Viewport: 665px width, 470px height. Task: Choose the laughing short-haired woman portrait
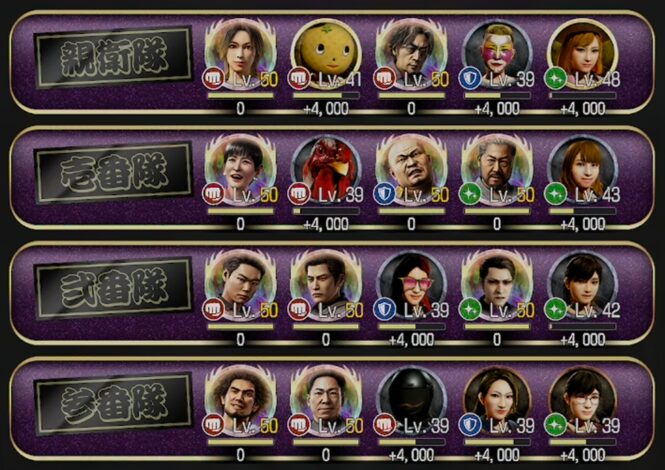coord(240,167)
